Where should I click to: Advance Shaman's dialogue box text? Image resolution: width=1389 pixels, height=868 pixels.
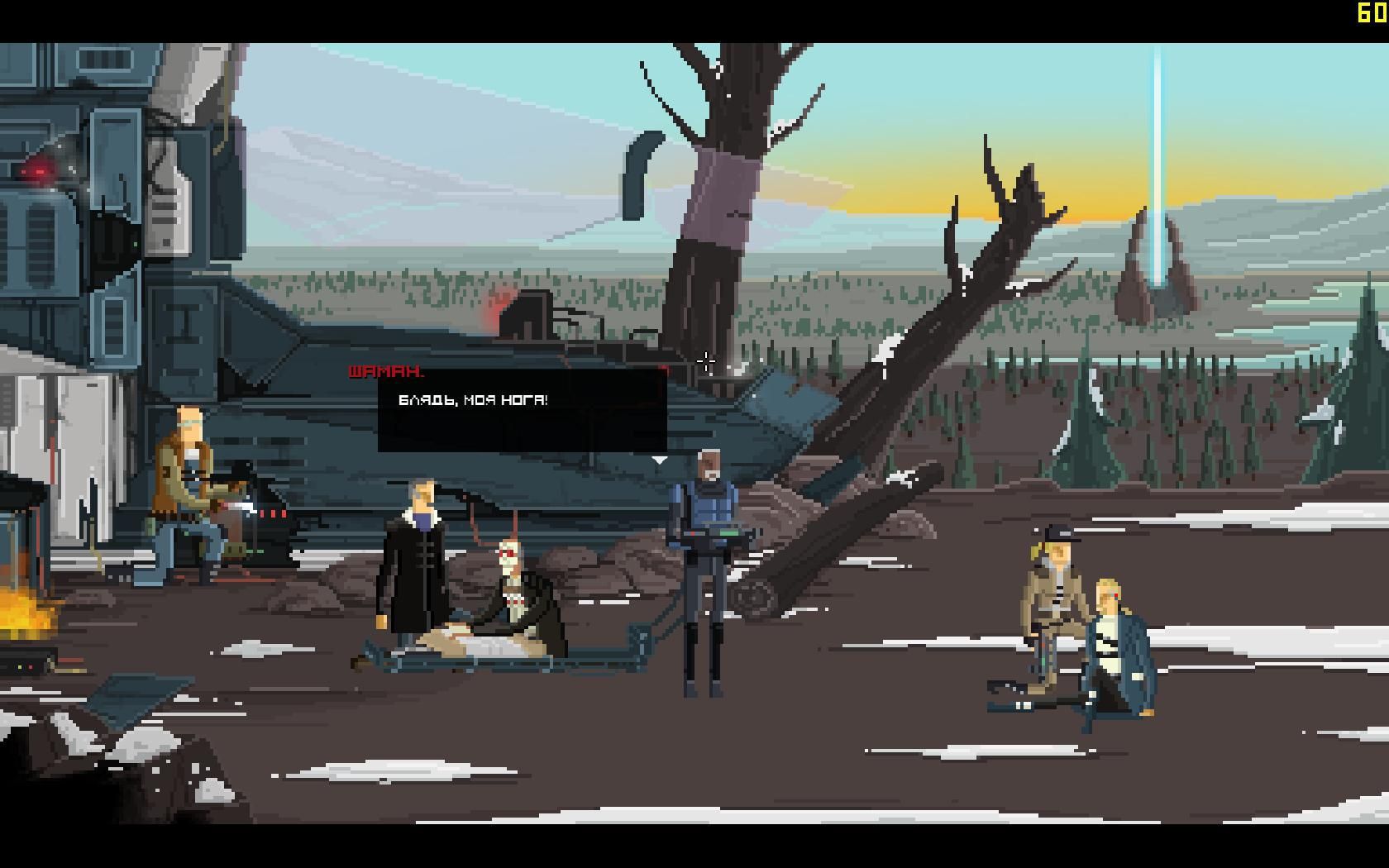(522, 410)
